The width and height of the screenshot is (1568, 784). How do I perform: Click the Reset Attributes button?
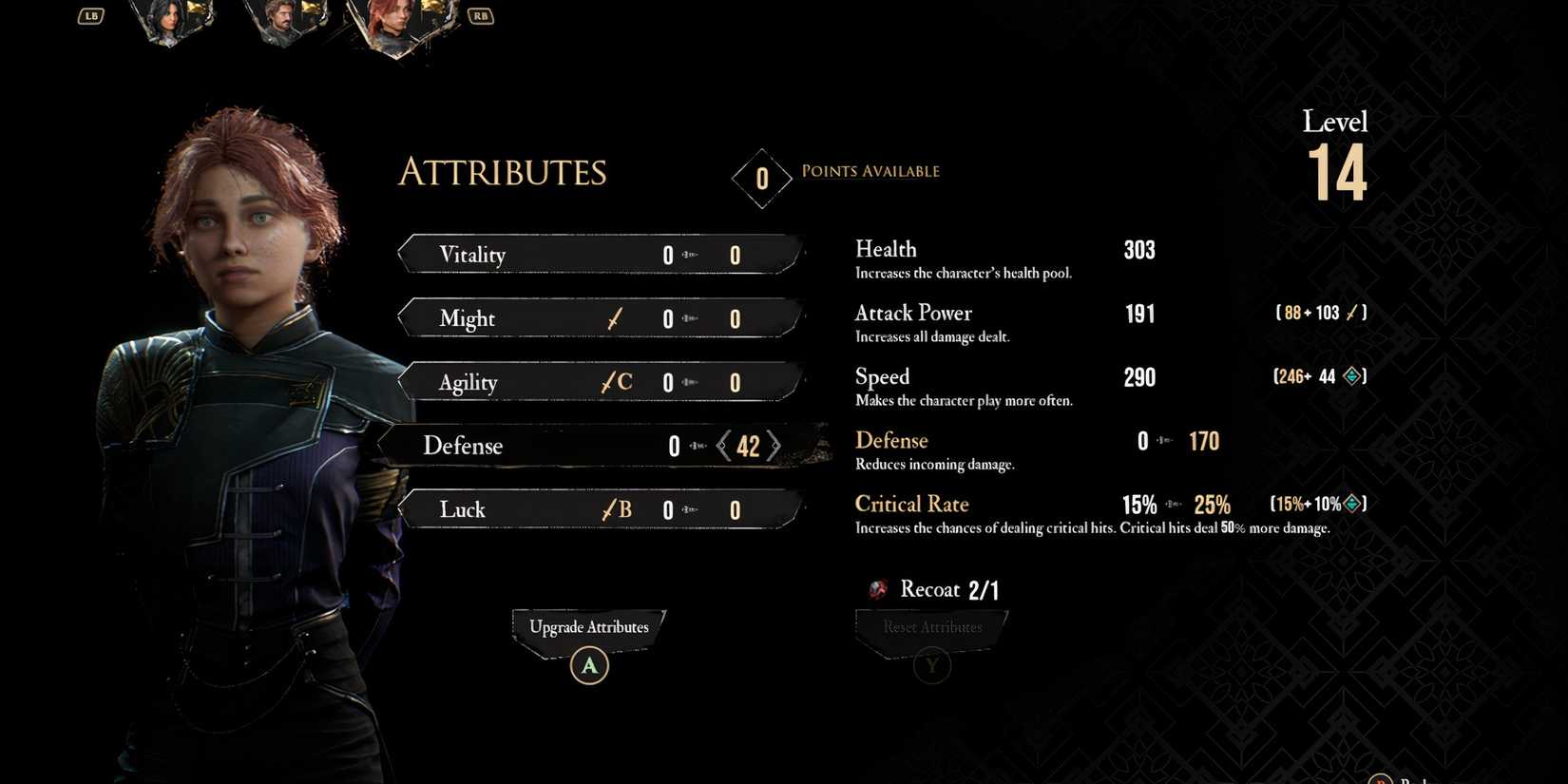[931, 626]
